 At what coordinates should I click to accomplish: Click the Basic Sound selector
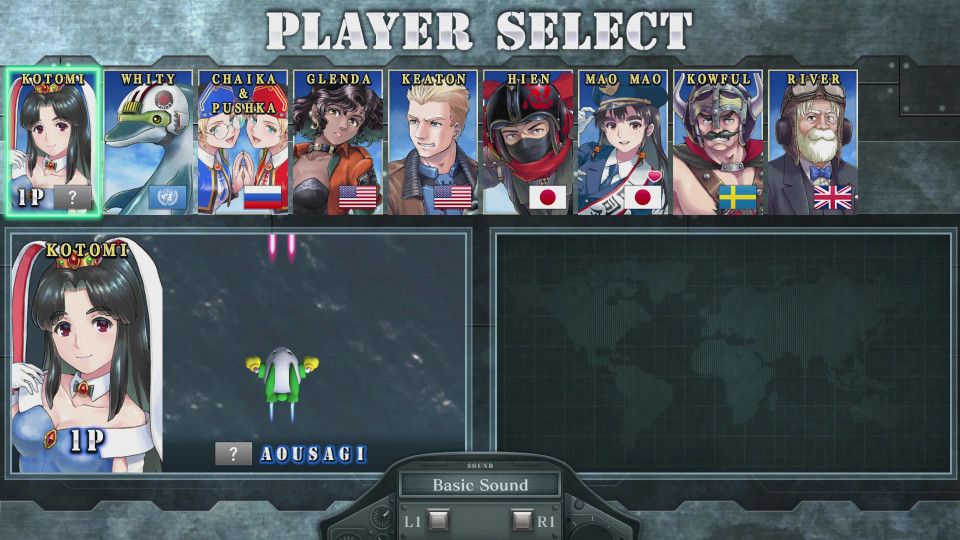click(479, 486)
